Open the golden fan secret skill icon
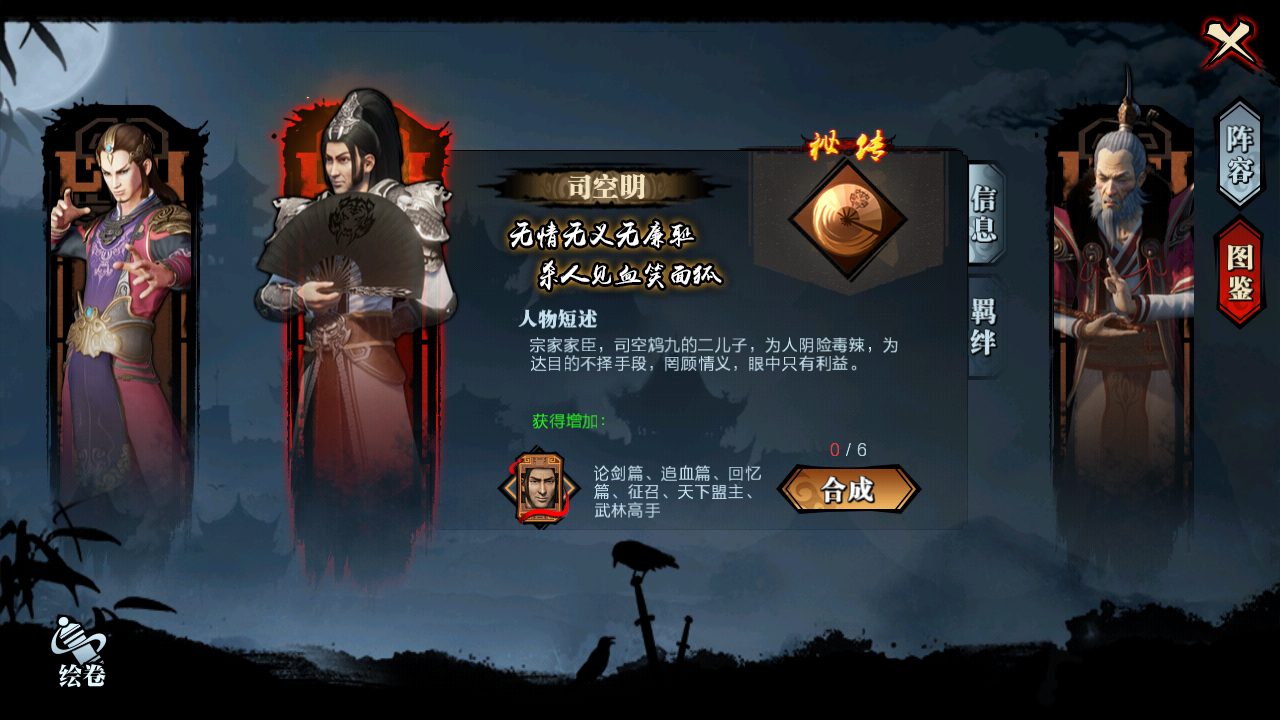The width and height of the screenshot is (1280, 720). pyautogui.click(x=850, y=215)
